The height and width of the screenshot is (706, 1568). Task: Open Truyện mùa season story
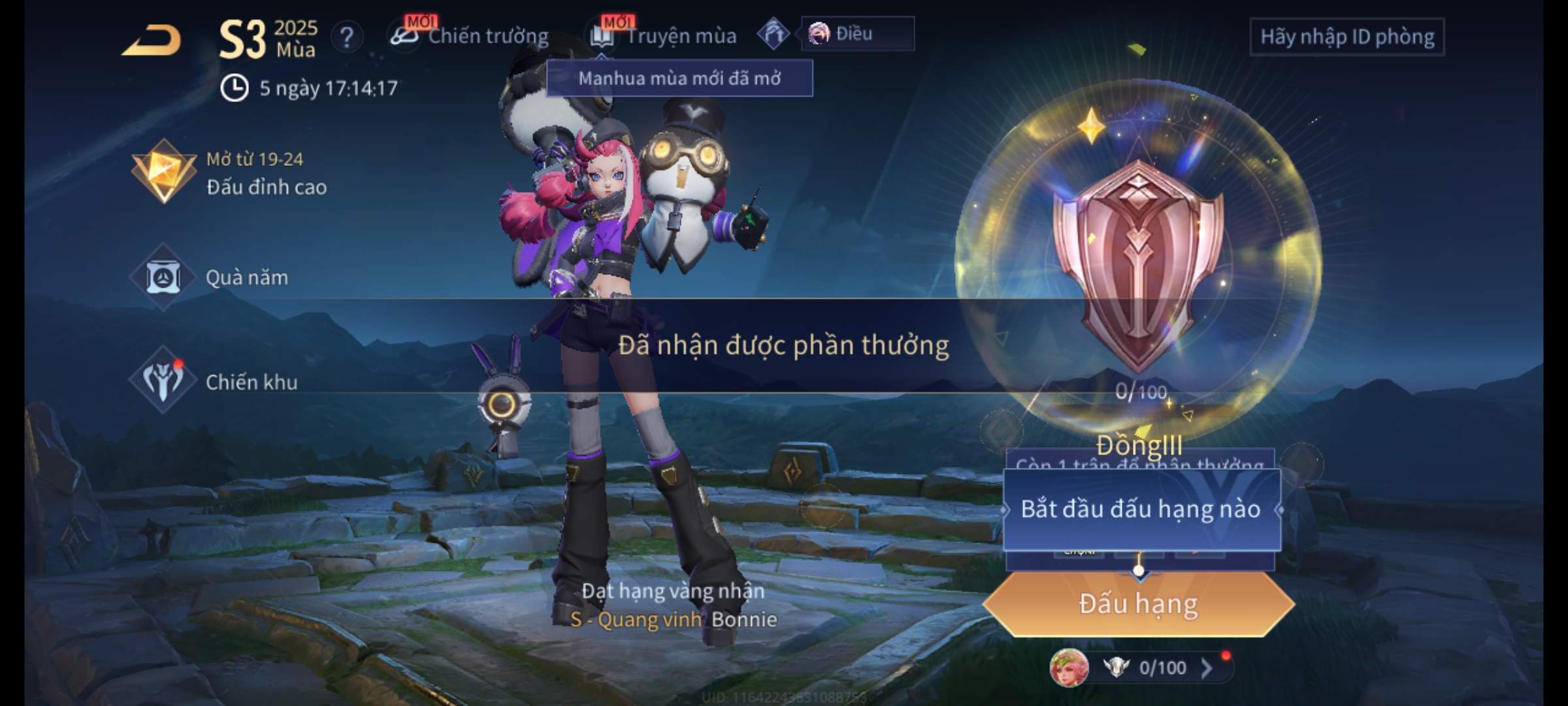[665, 36]
